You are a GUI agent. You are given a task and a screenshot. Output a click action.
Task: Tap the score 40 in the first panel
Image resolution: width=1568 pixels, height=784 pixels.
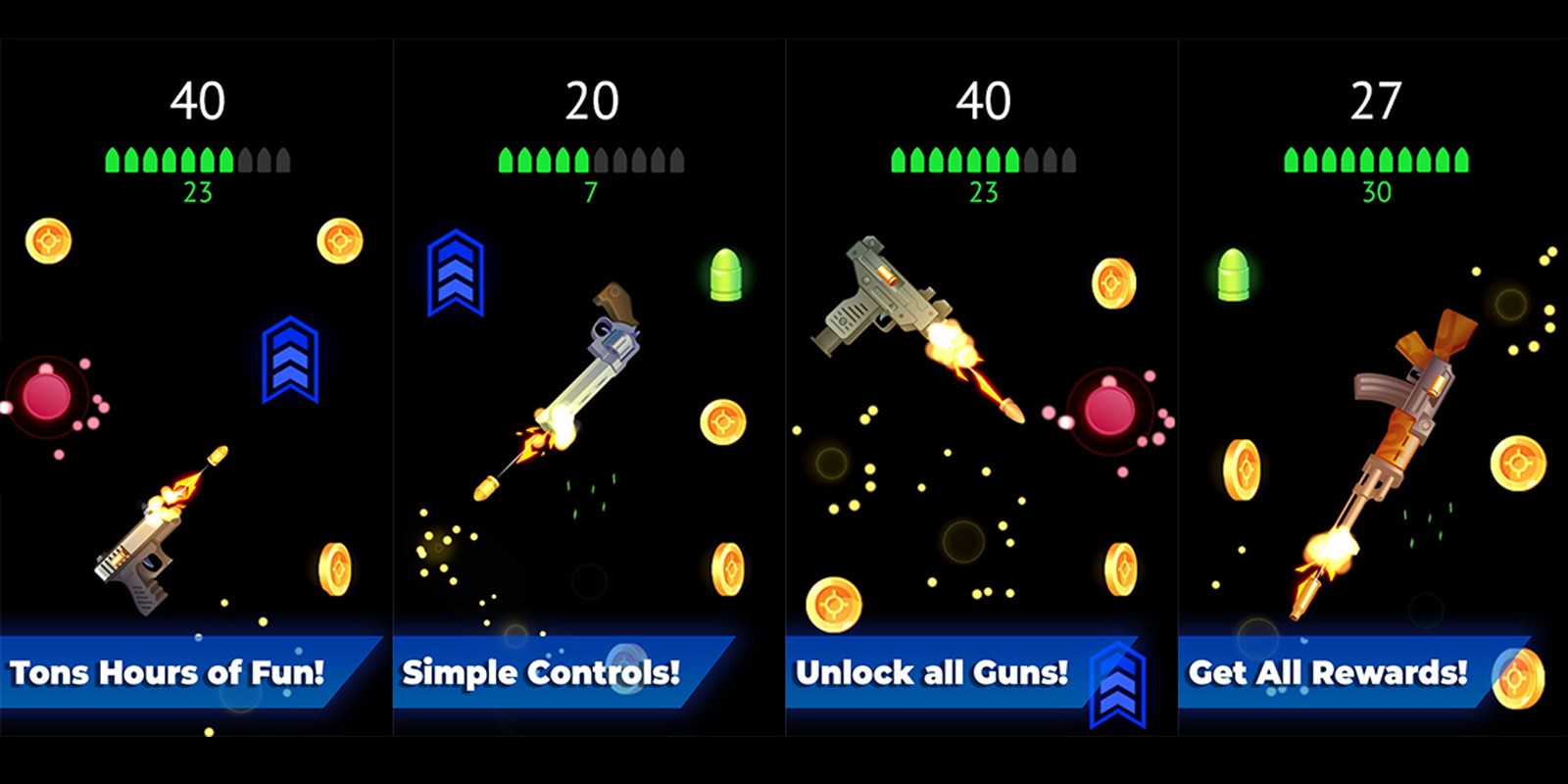(x=199, y=98)
